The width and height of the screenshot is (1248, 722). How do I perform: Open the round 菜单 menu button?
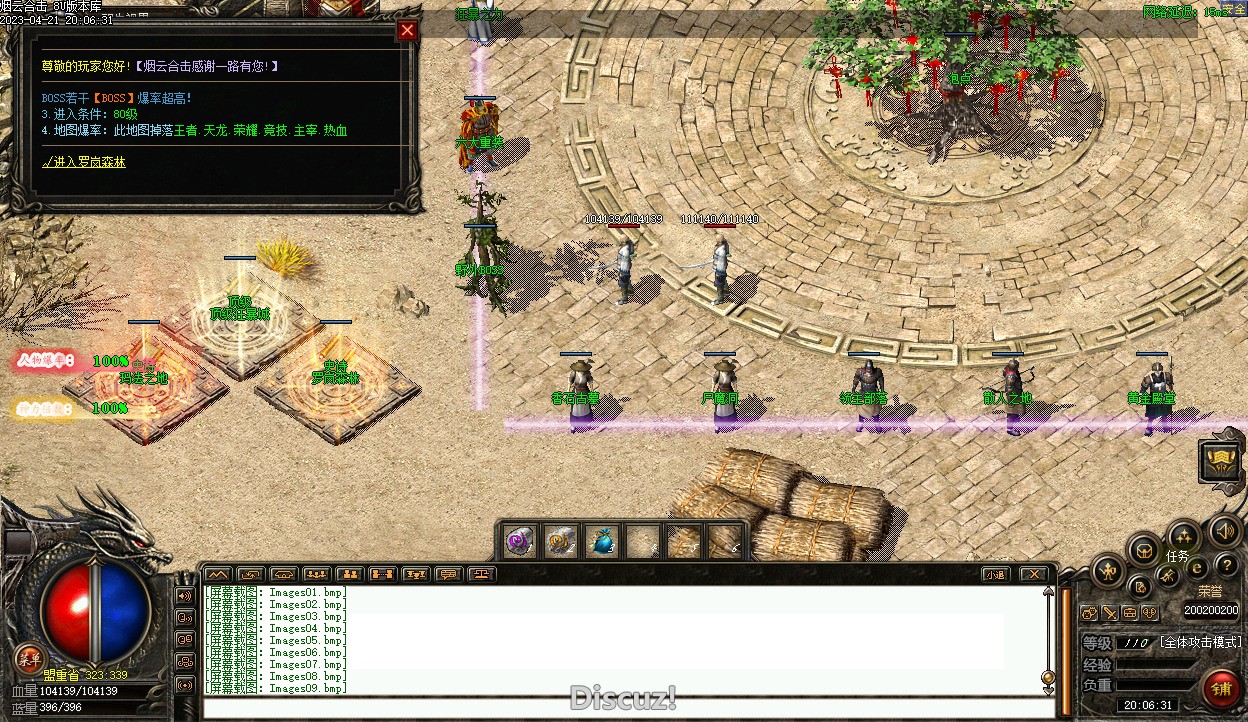(x=29, y=658)
